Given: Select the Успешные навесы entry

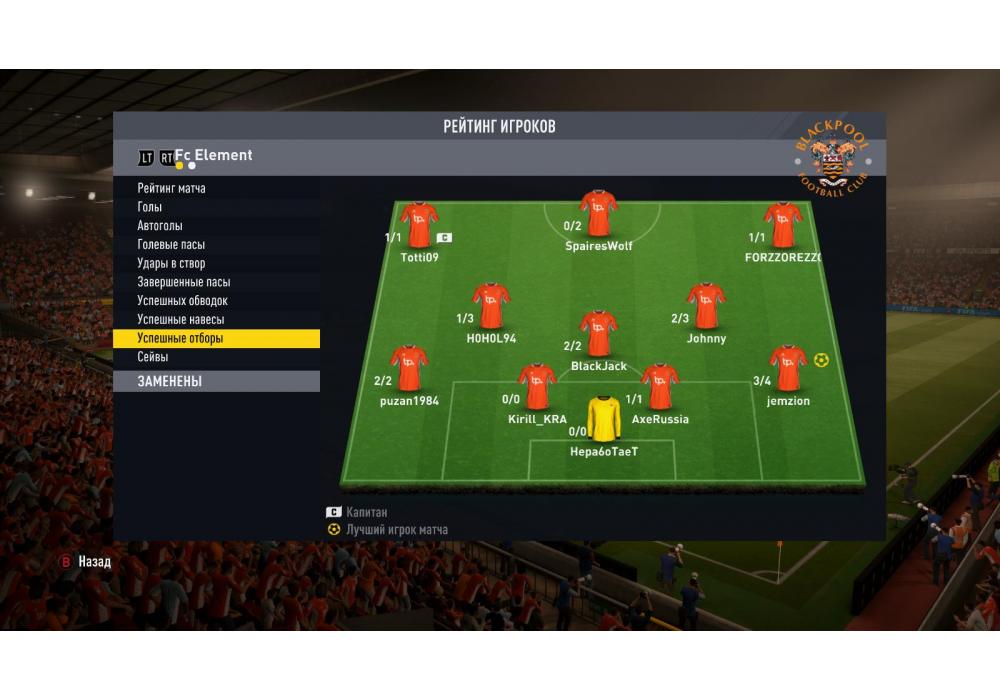Looking at the screenshot, I should [180, 320].
